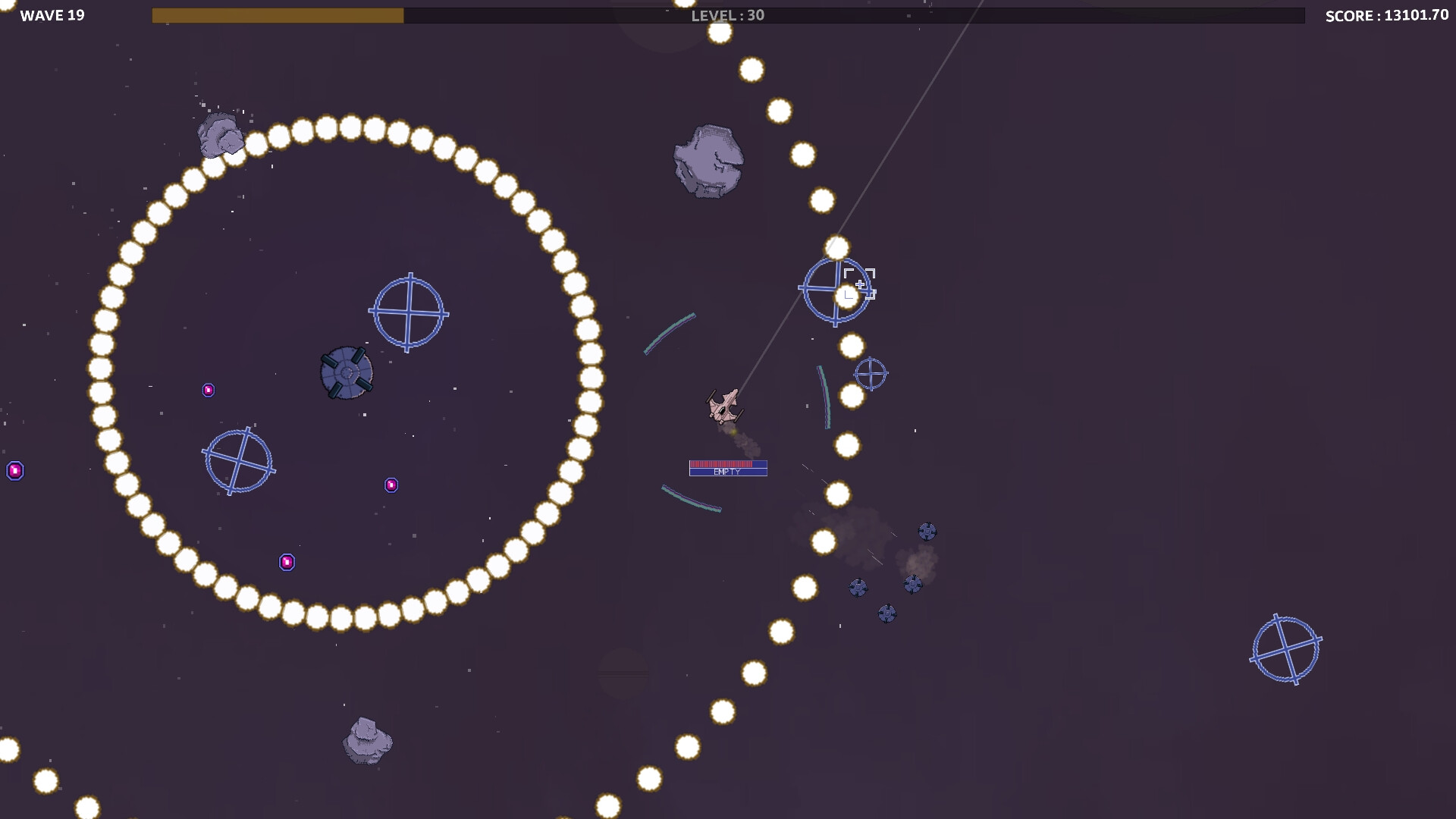Image resolution: width=1456 pixels, height=819 pixels.
Task: Select the pink gem at the far left edge
Action: click(x=15, y=470)
